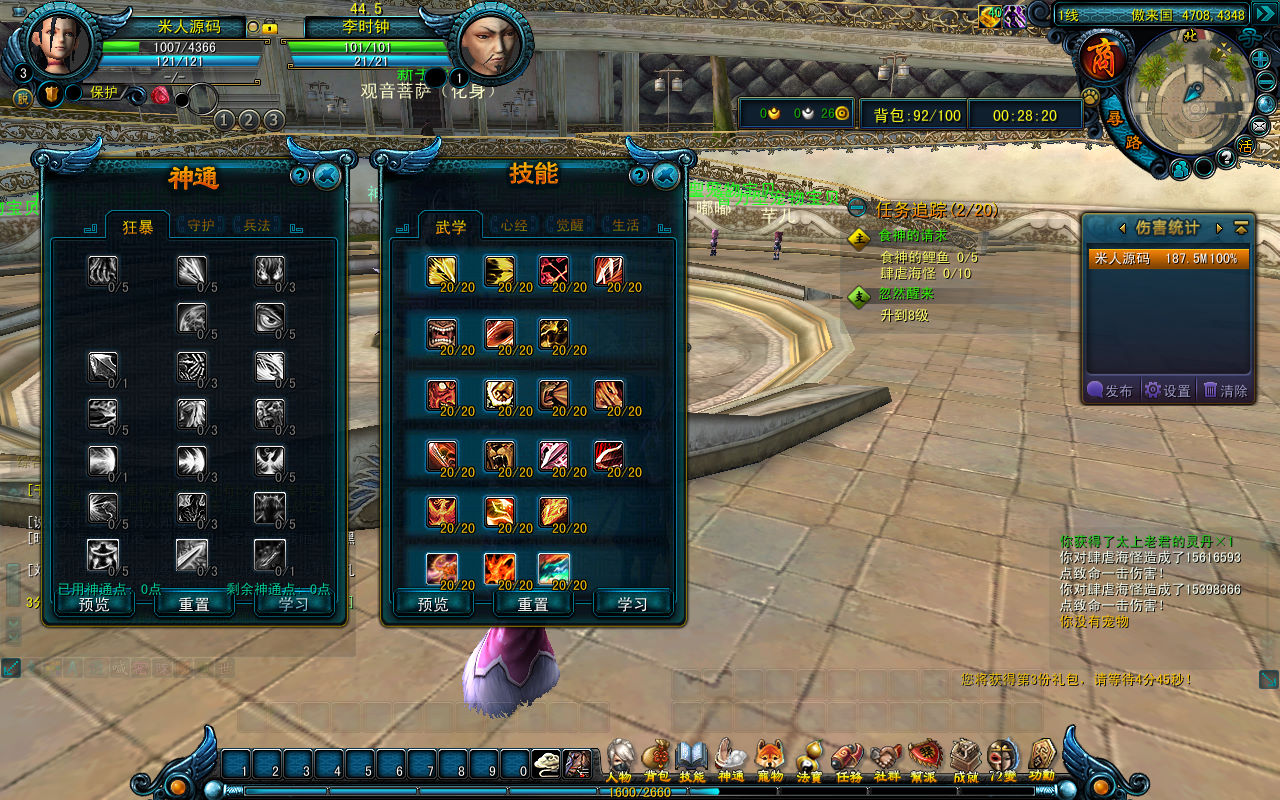The height and width of the screenshot is (800, 1280).
Task: Open the 任务 quest menu
Action: point(848,759)
